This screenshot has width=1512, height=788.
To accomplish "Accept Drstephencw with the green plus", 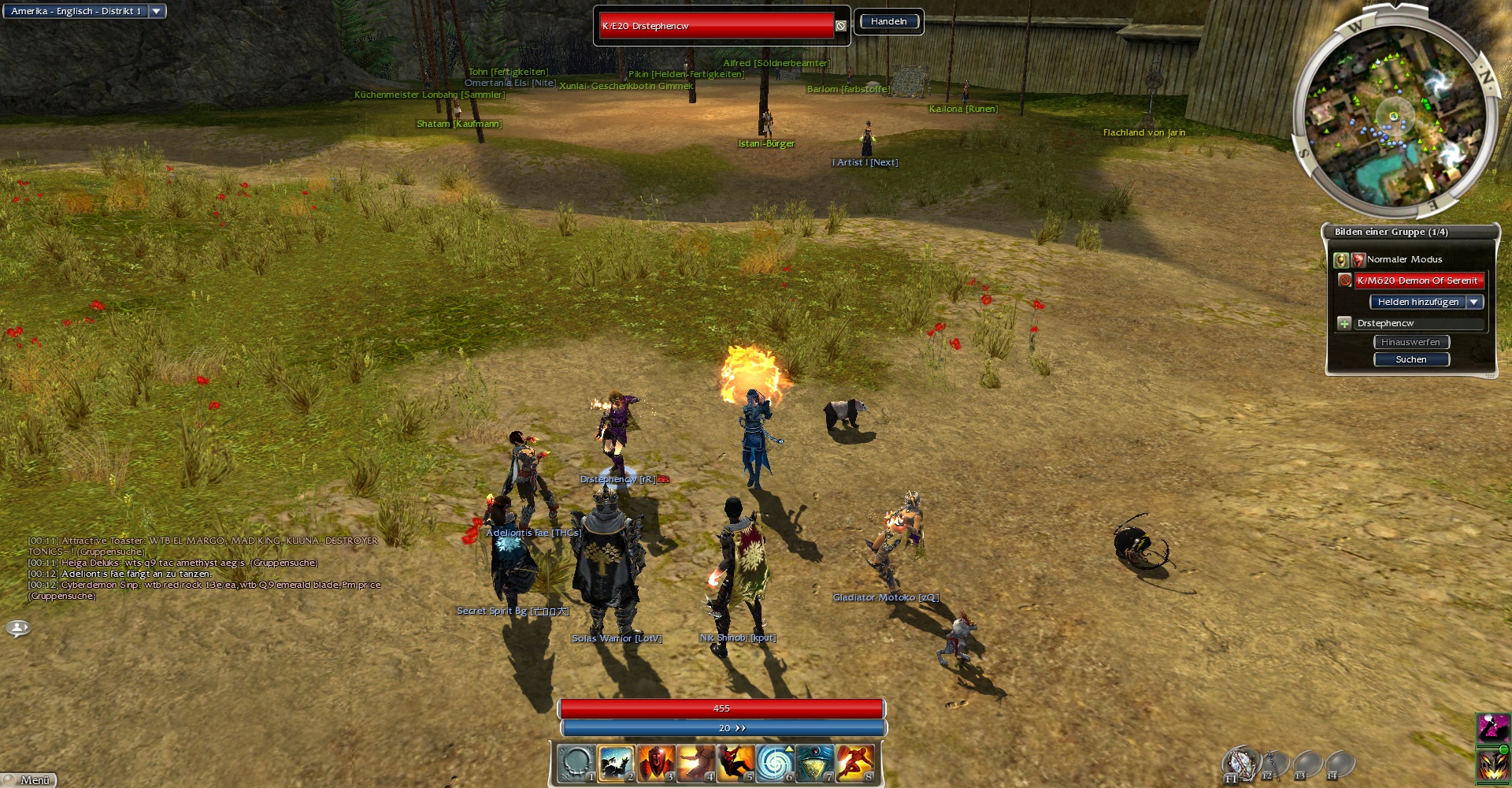I will 1344,323.
